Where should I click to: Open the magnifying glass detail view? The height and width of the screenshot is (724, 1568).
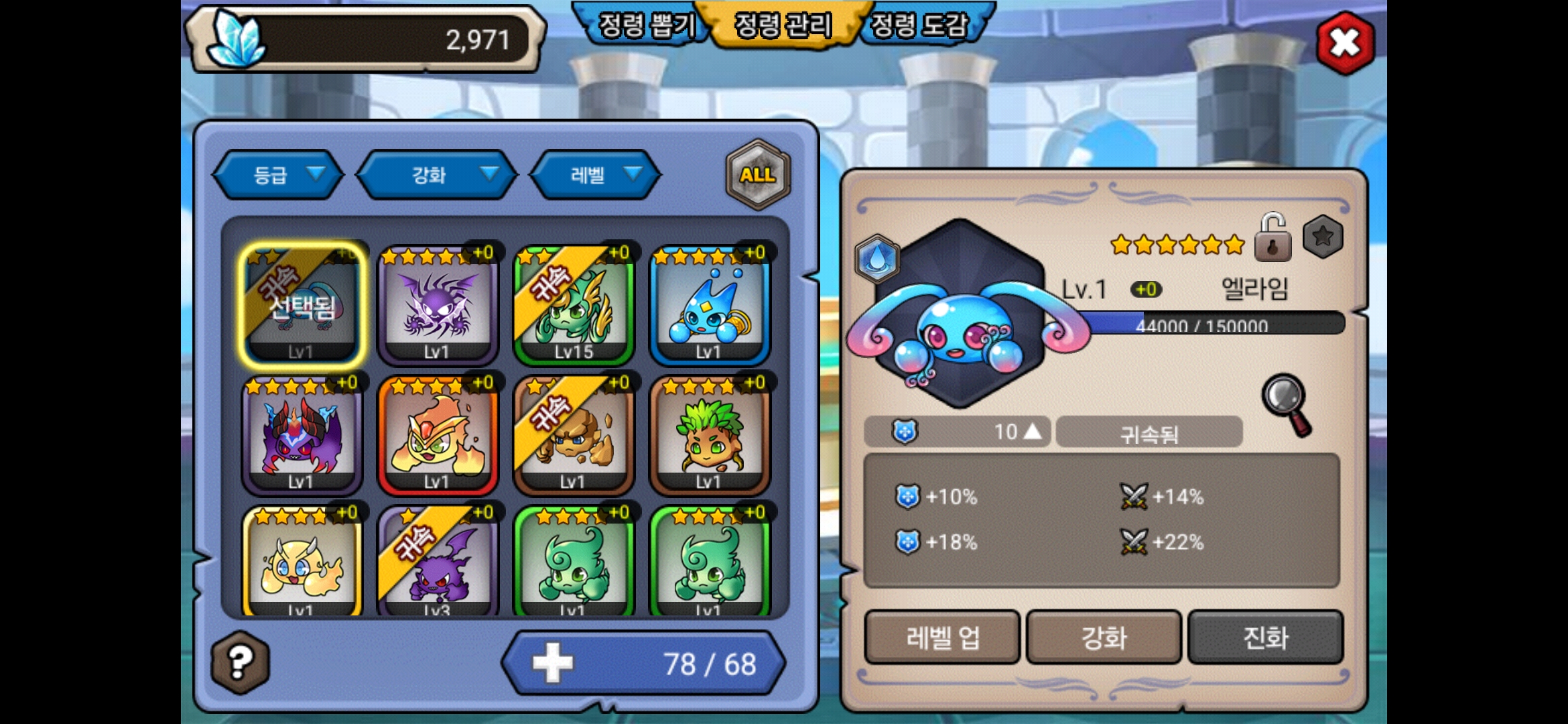(1287, 404)
